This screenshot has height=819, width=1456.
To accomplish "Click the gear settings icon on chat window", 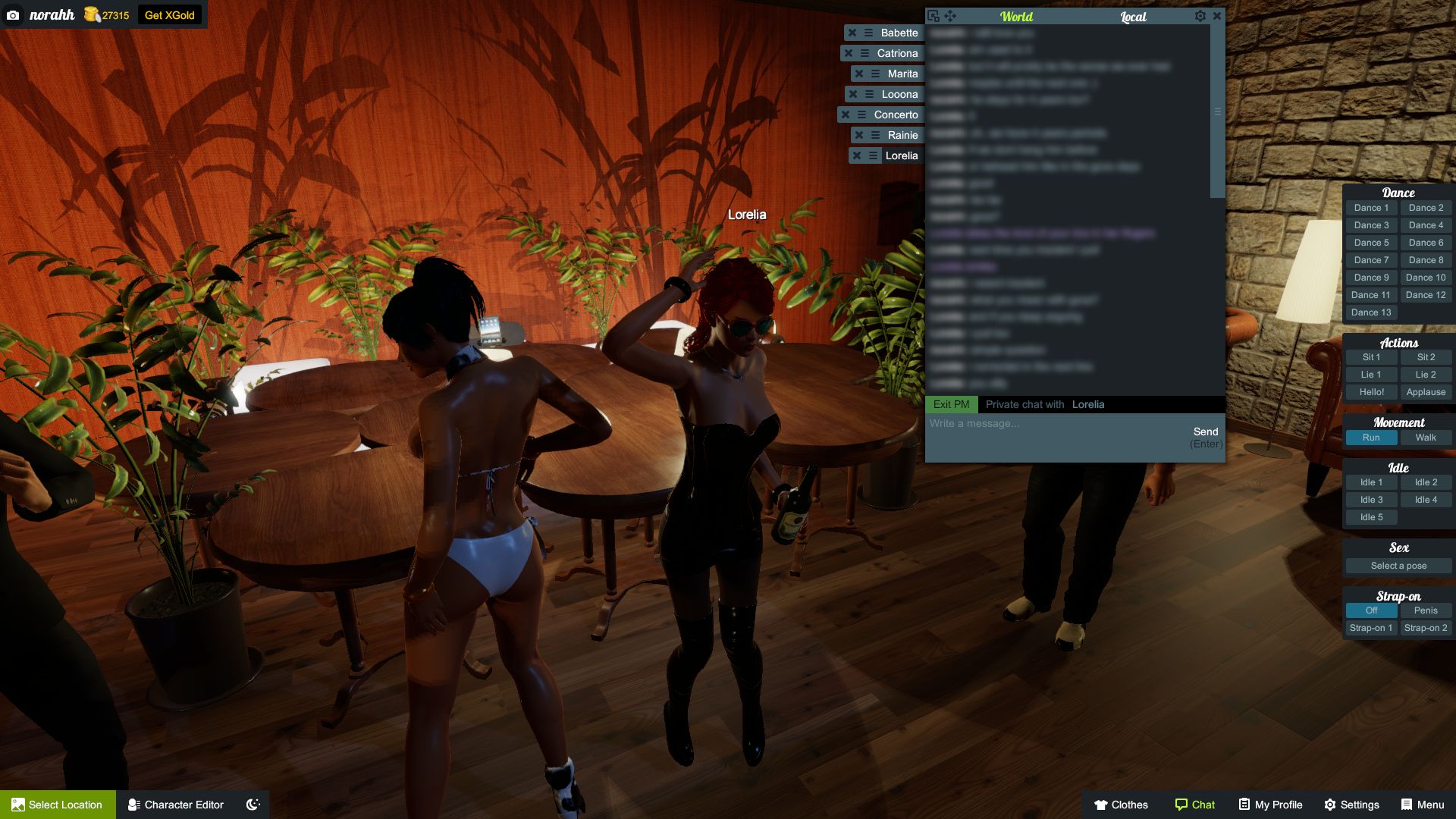I will click(1200, 15).
